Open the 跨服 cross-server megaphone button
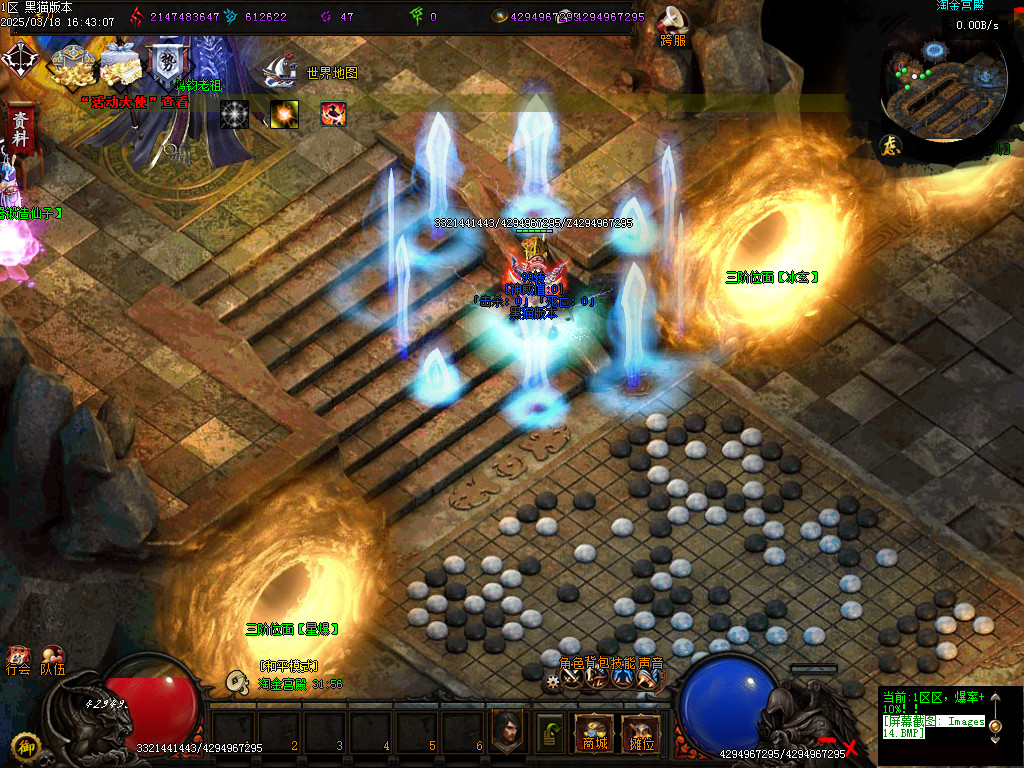The height and width of the screenshot is (768, 1024). tap(672, 25)
